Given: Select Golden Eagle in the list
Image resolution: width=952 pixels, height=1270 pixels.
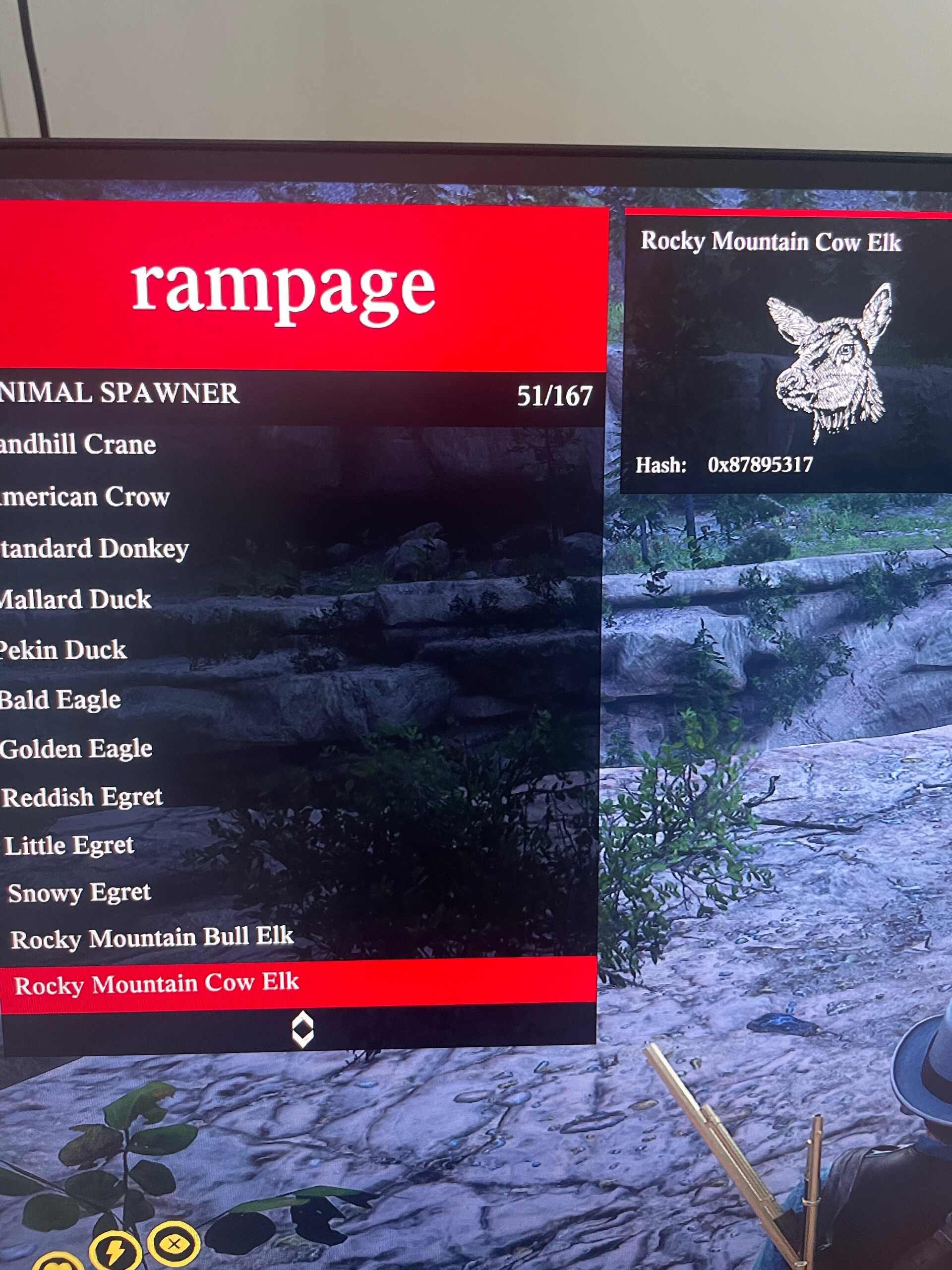Looking at the screenshot, I should [76, 748].
